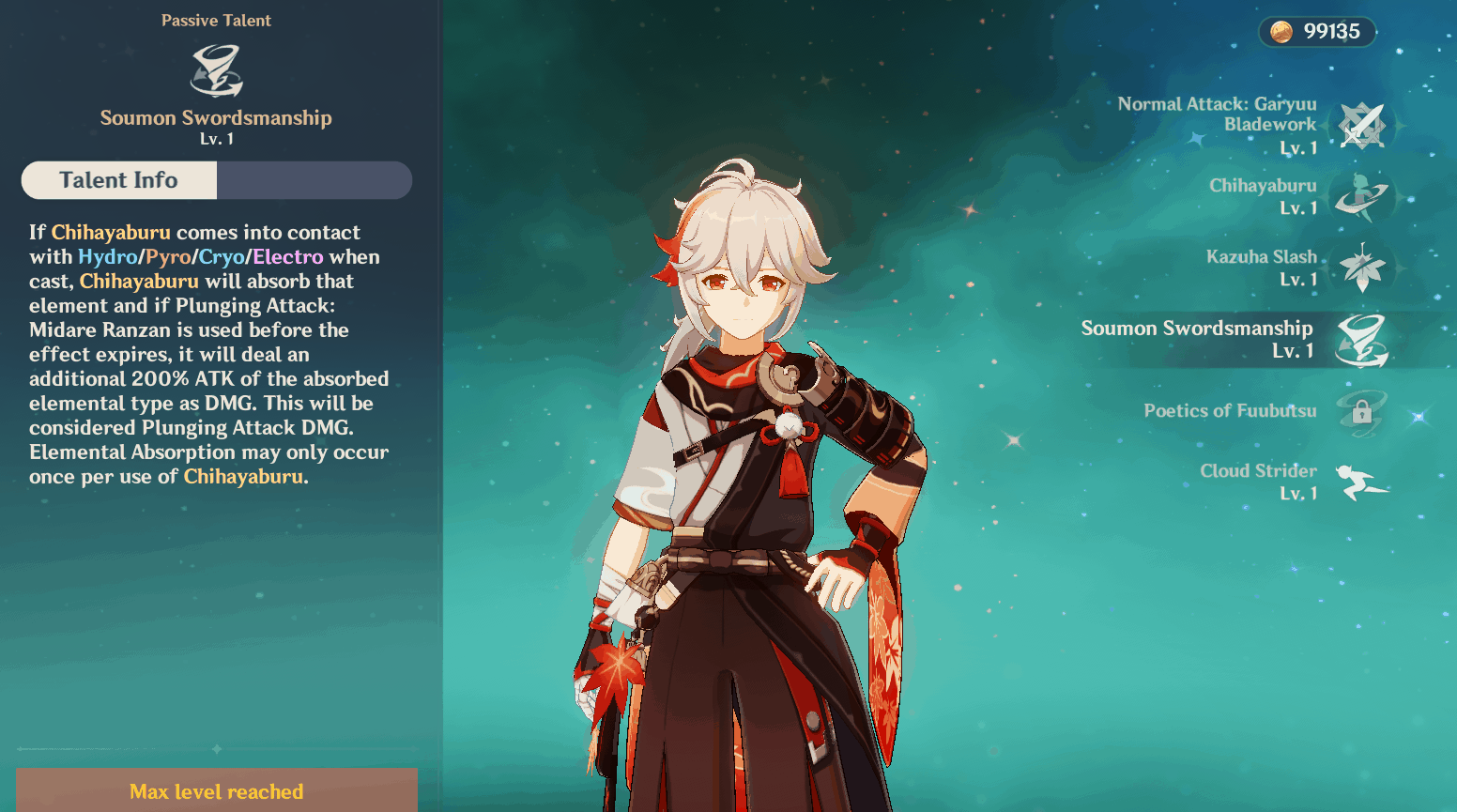The height and width of the screenshot is (812, 1457).
Task: Select the Cloud Strider talent row
Action: (1258, 482)
